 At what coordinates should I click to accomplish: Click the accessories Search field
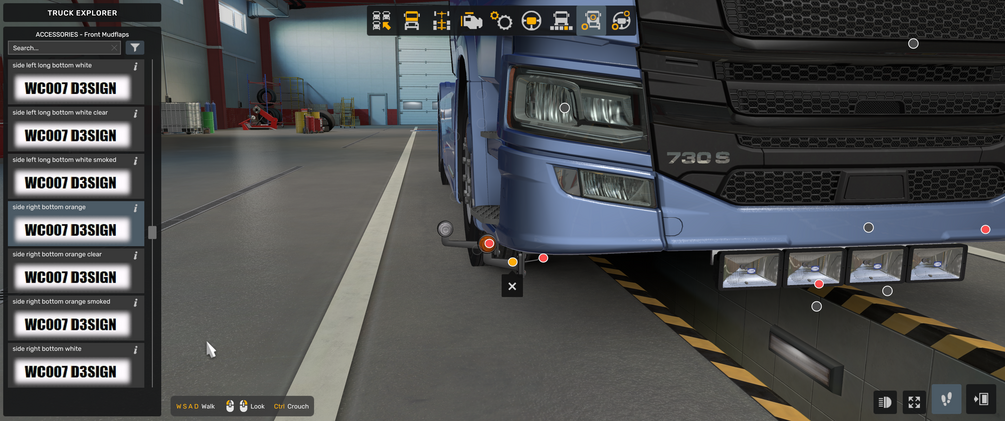click(62, 48)
